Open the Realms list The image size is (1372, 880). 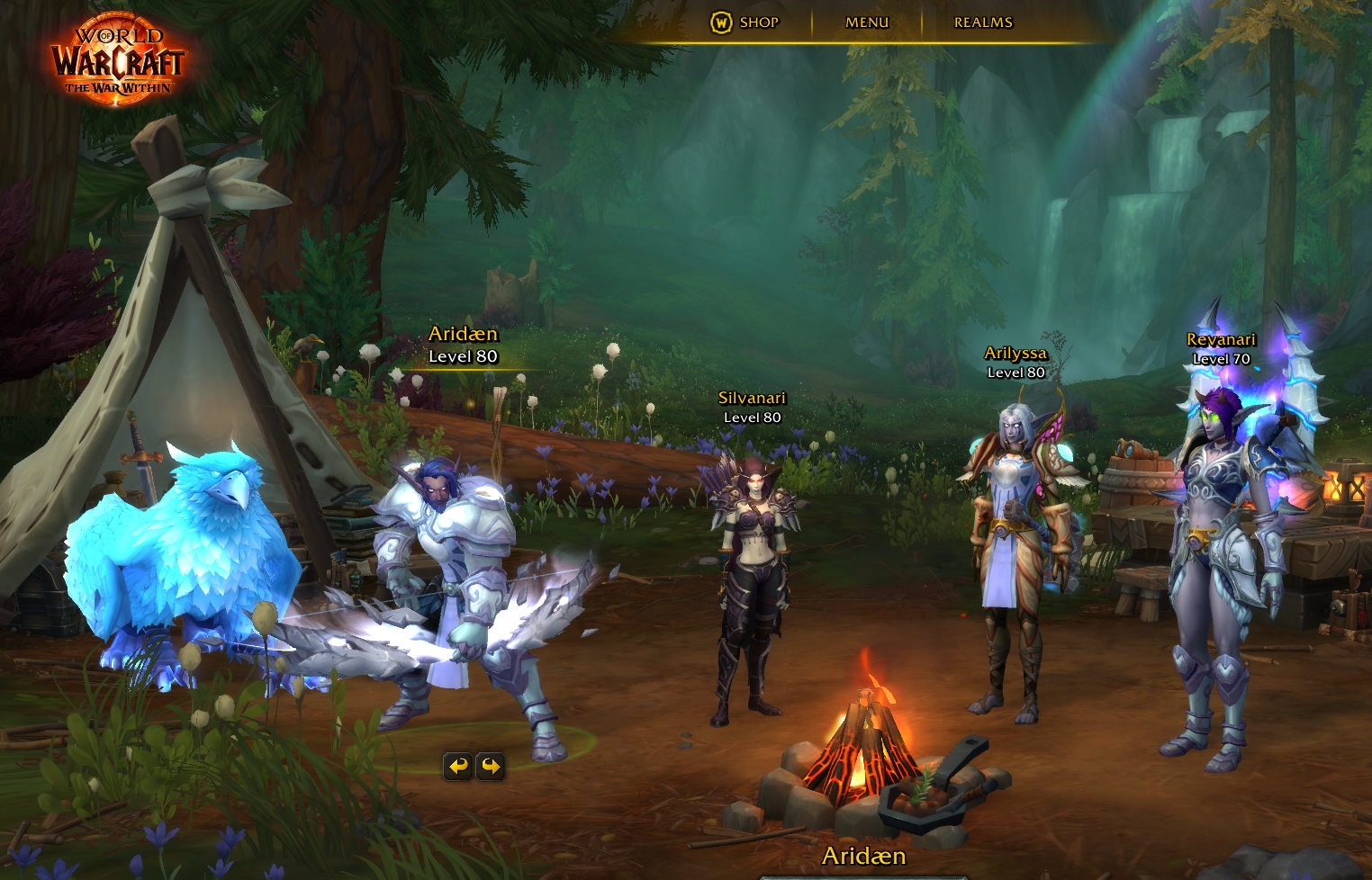point(983,22)
